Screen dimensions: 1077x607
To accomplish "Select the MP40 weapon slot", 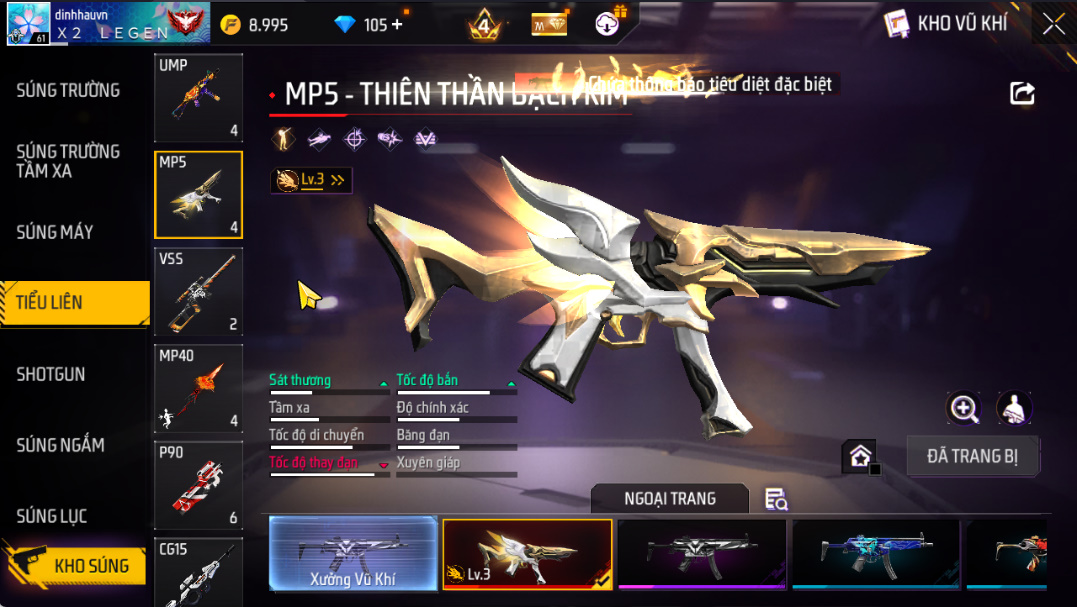I will [198, 388].
